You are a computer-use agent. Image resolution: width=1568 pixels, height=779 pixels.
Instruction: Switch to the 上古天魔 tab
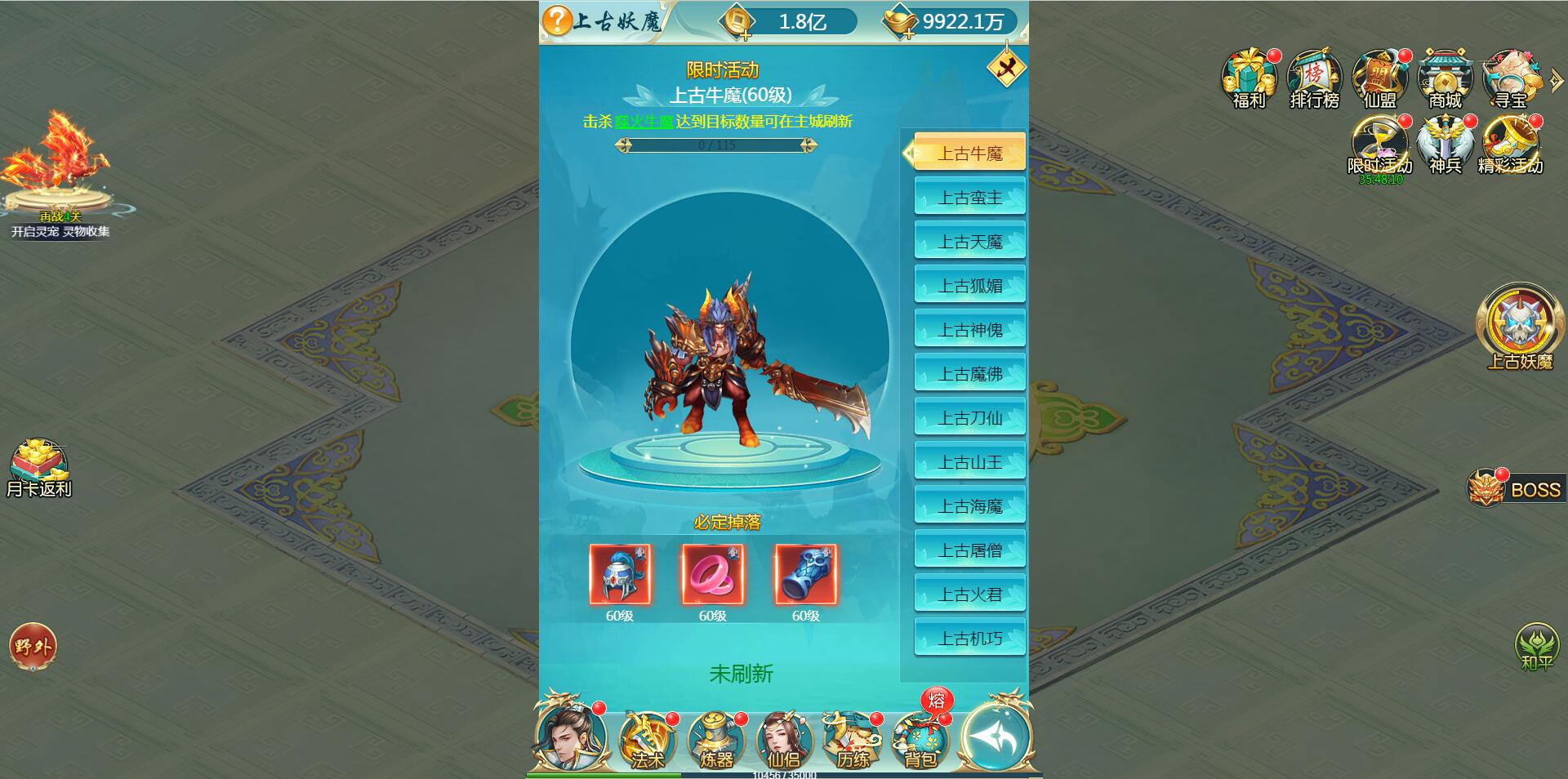[x=969, y=240]
